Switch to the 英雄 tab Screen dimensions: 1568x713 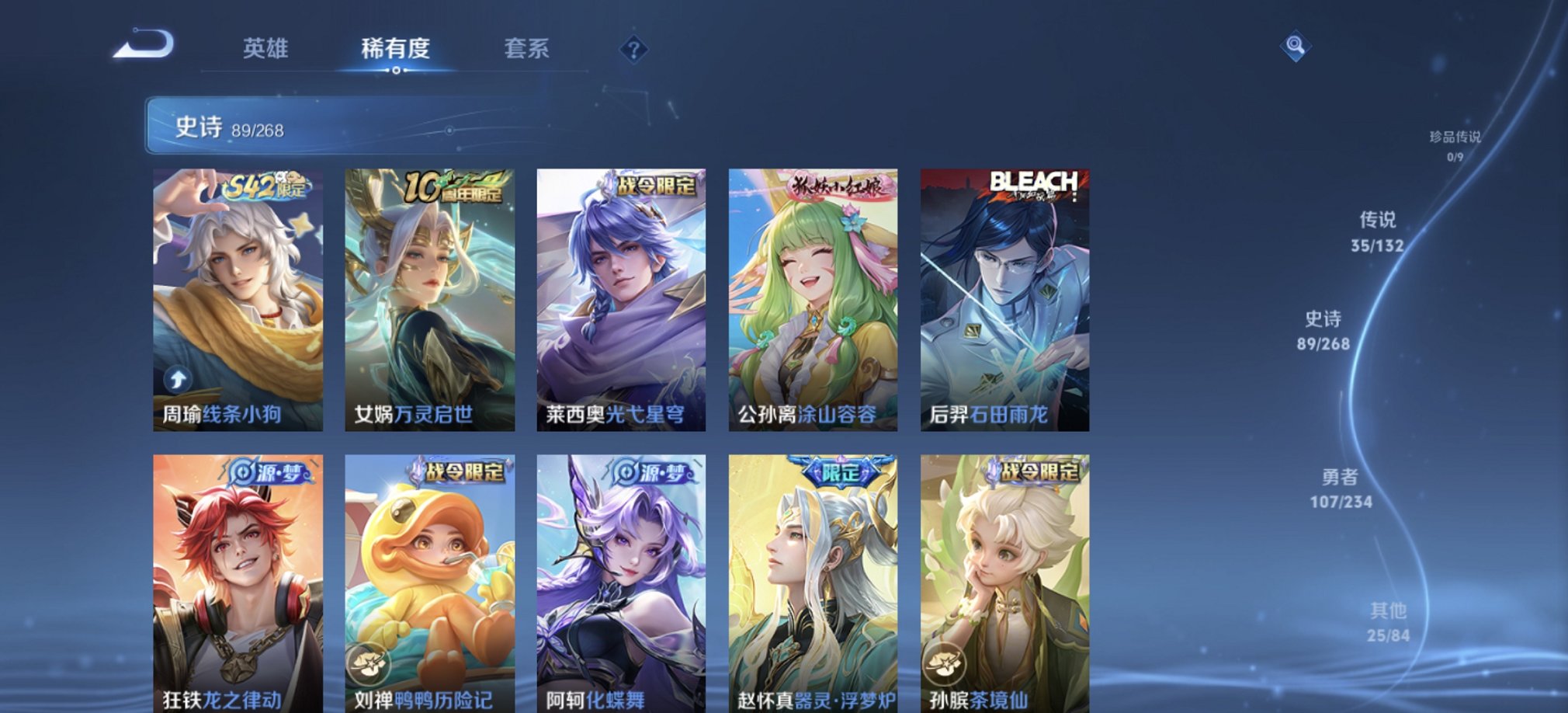coord(266,49)
